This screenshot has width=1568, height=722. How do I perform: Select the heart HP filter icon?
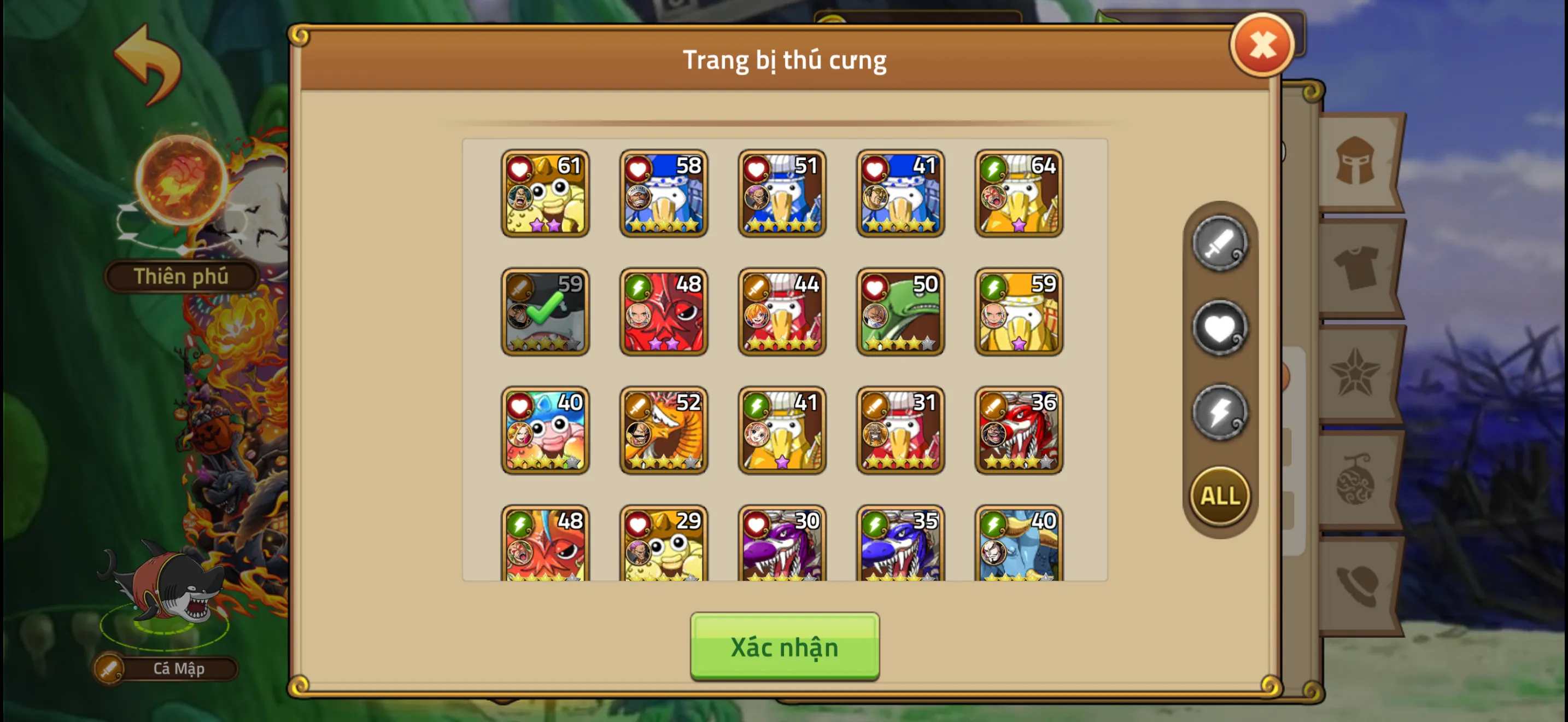pos(1219,329)
